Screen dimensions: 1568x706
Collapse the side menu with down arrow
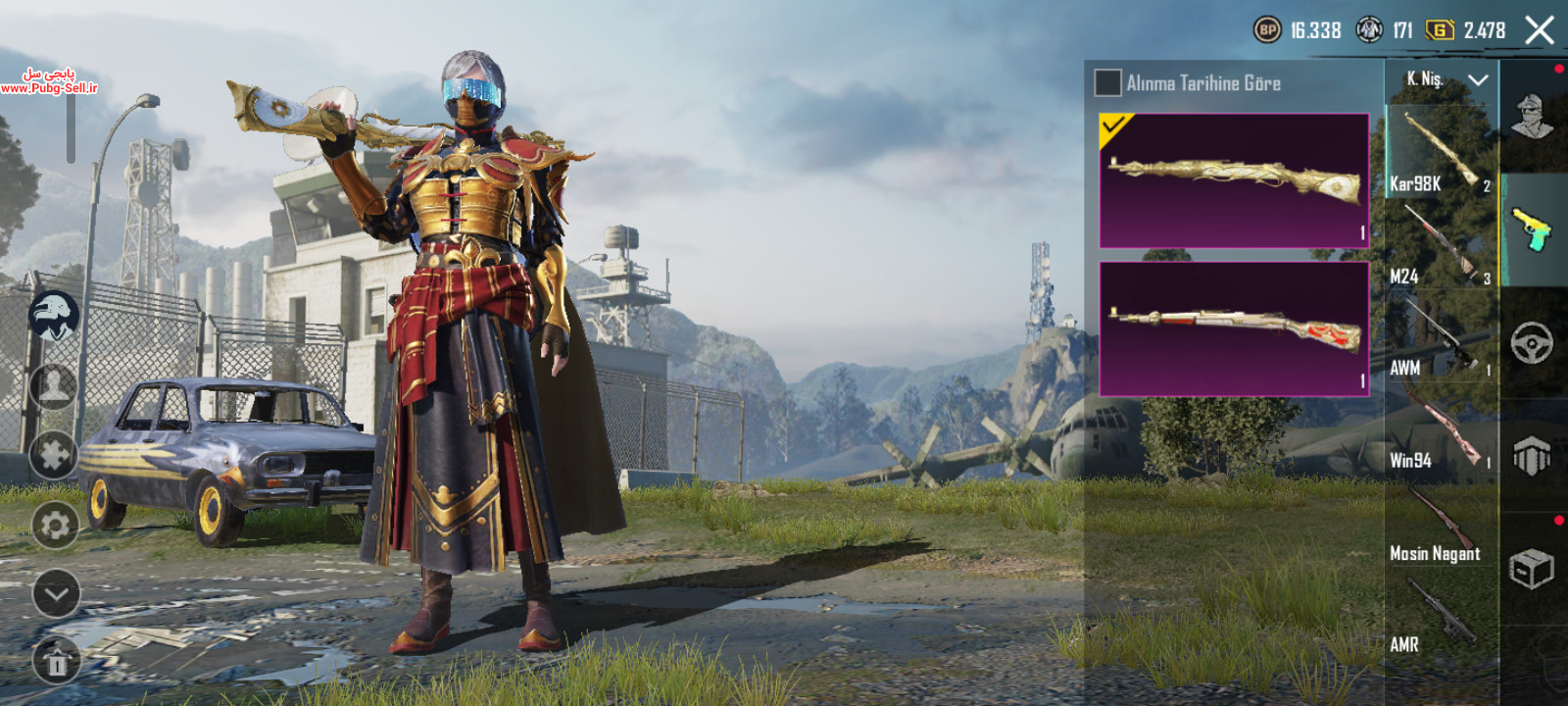(x=56, y=594)
